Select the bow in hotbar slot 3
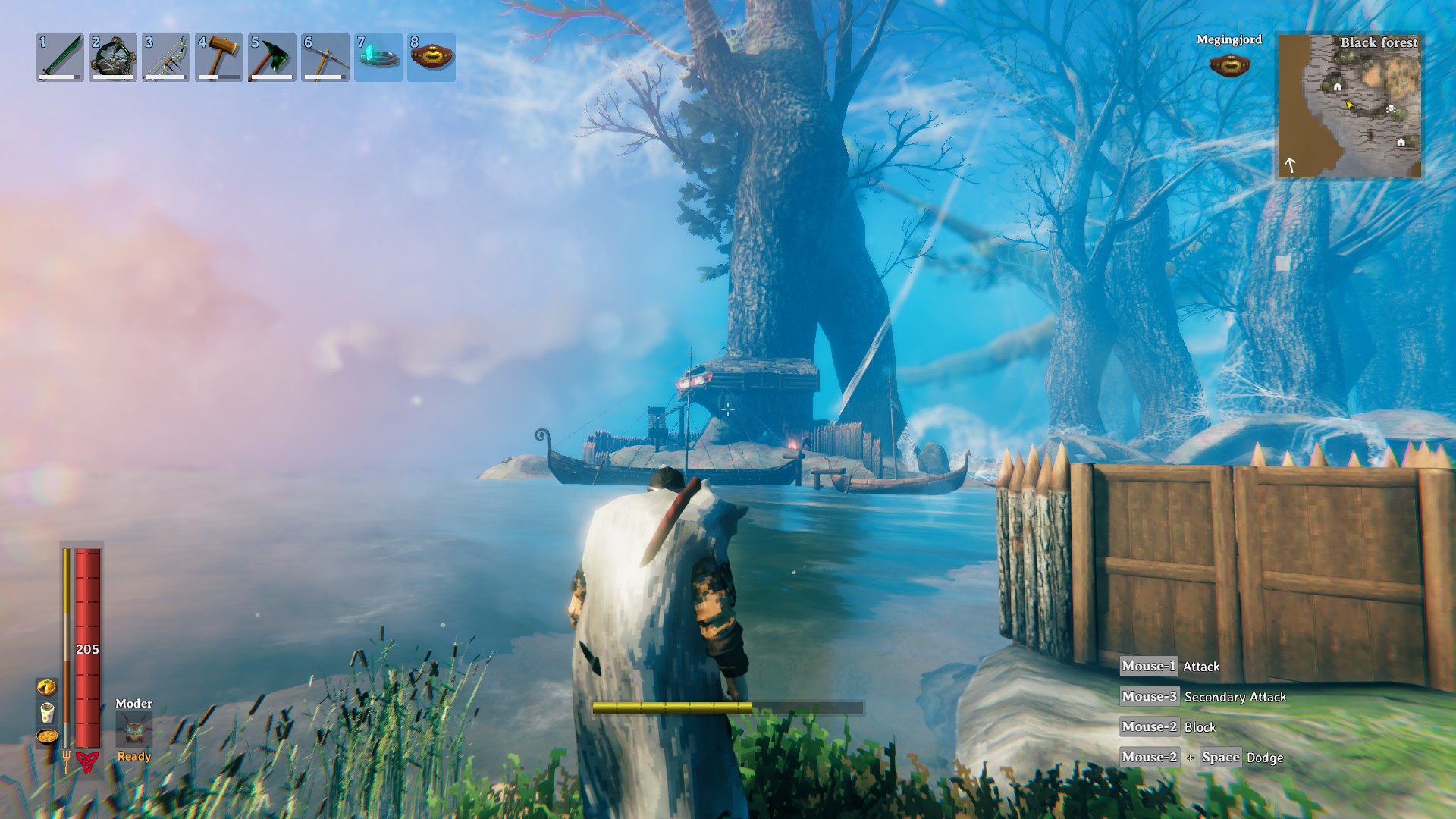The width and height of the screenshot is (1456, 819). pyautogui.click(x=166, y=58)
